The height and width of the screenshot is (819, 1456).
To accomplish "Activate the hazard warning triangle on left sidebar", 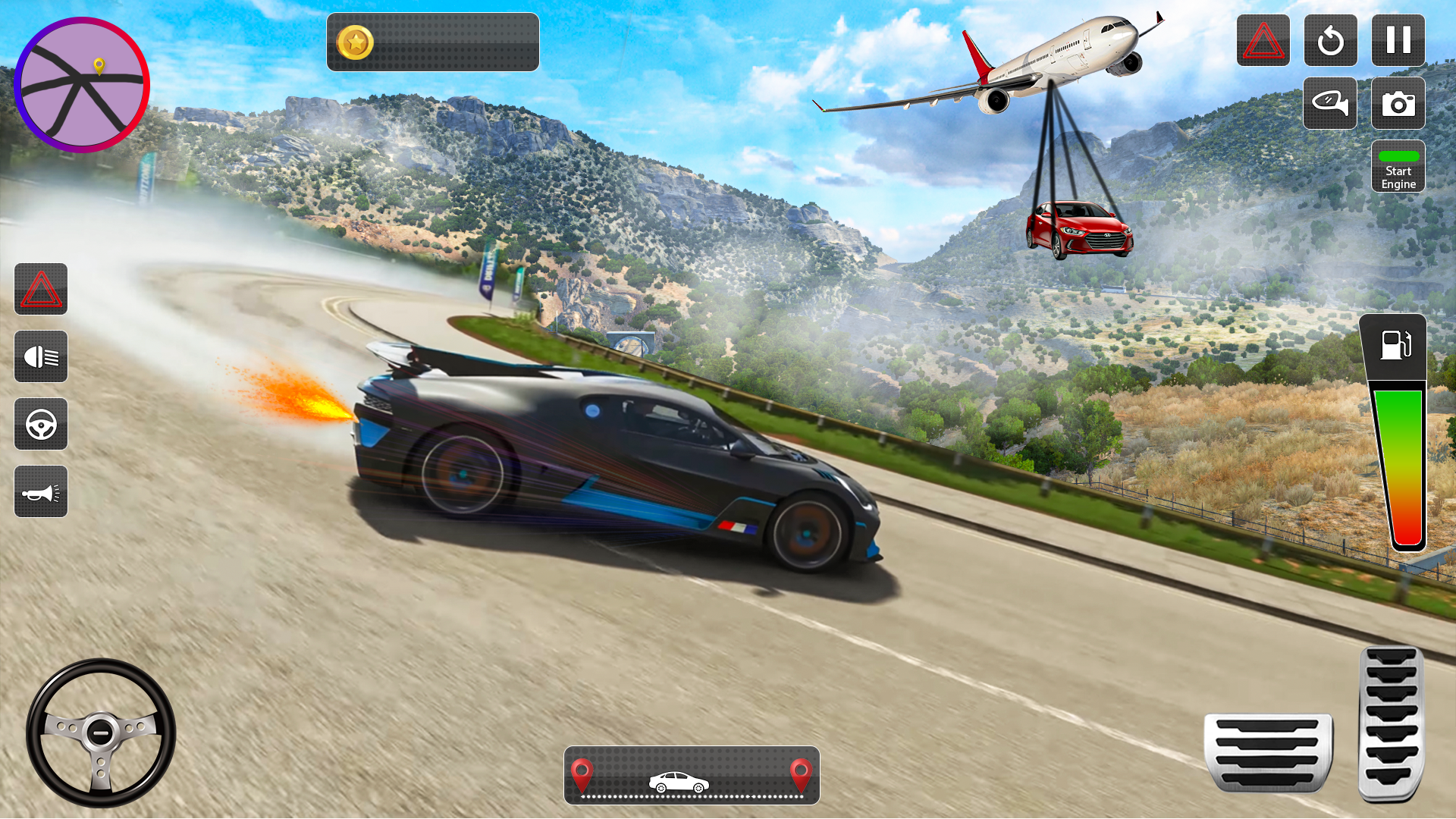I will pos(40,289).
